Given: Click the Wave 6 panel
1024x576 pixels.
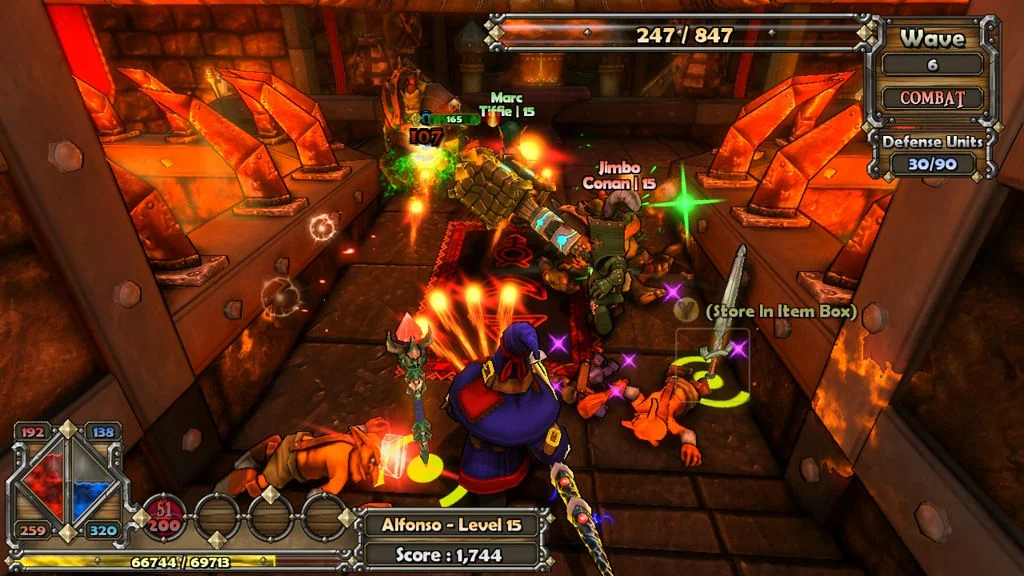Looking at the screenshot, I should point(932,52).
